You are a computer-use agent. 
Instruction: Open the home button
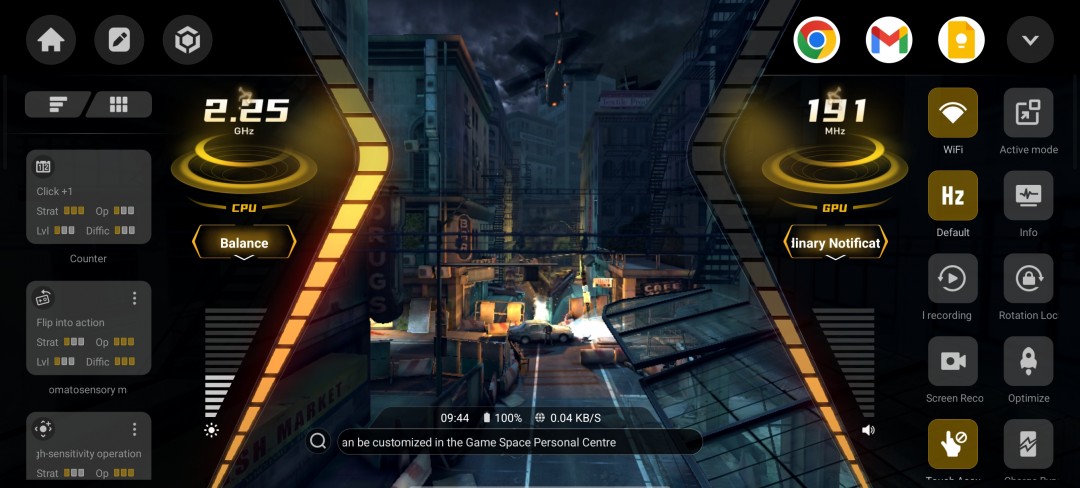pyautogui.click(x=51, y=41)
